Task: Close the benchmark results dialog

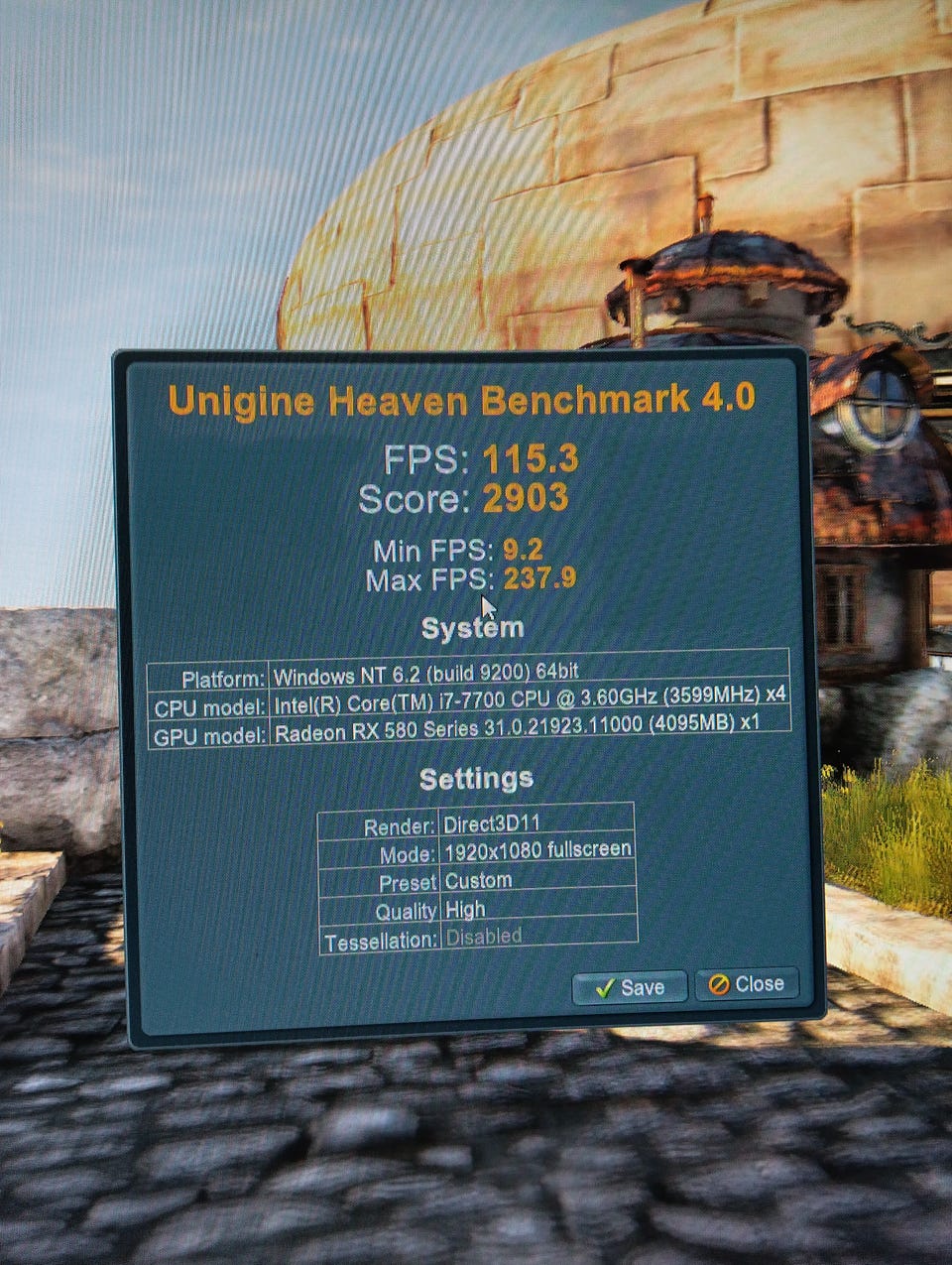Action: pyautogui.click(x=747, y=984)
